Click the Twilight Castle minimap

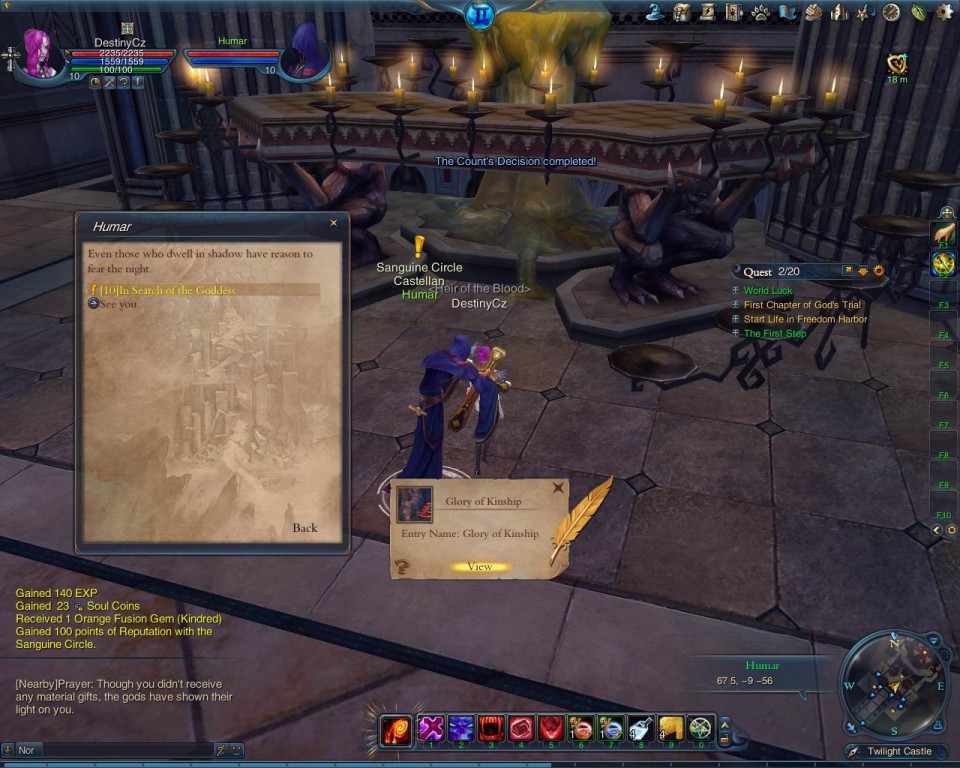(x=894, y=684)
